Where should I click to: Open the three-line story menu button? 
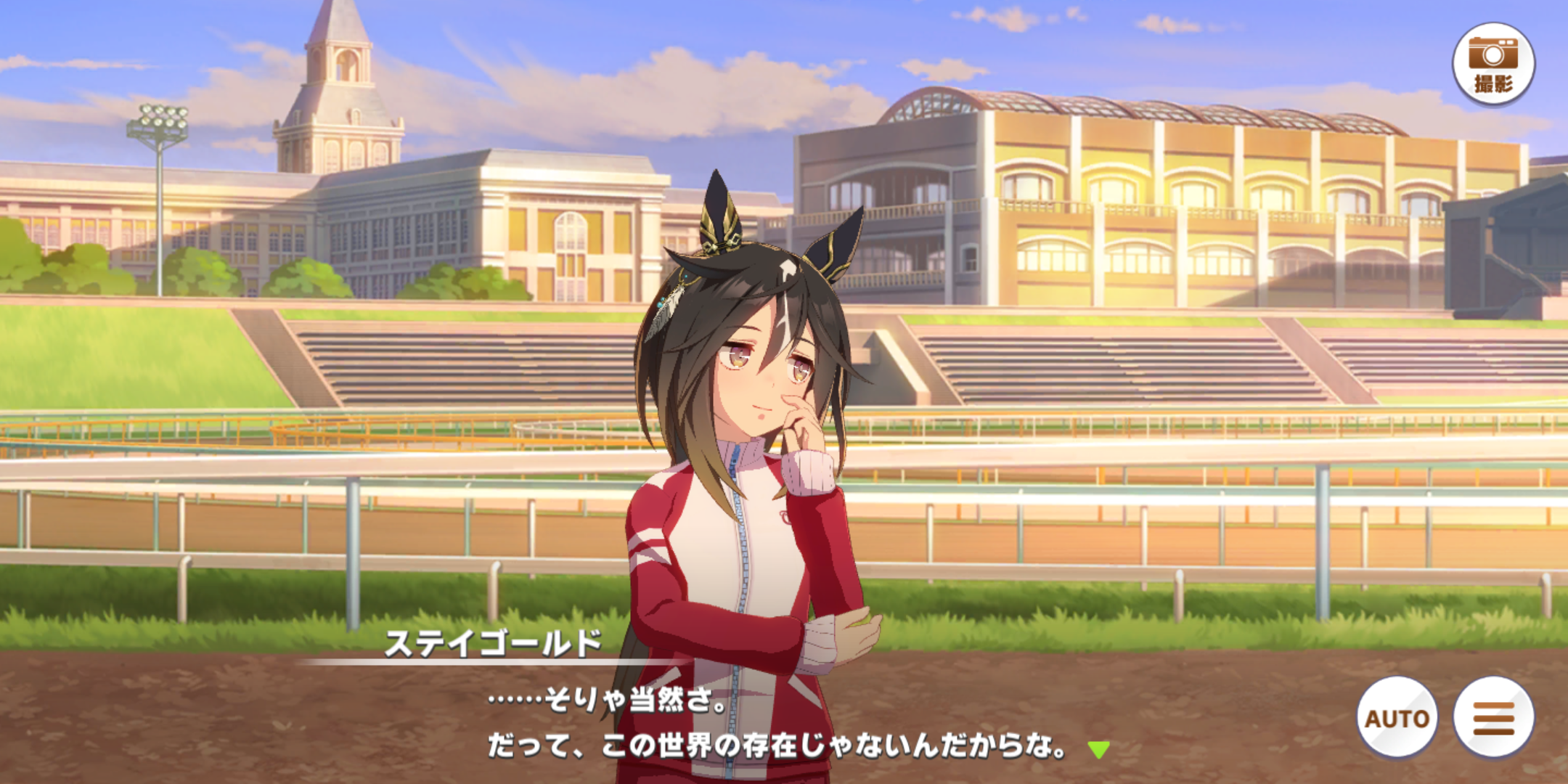[x=1493, y=717]
